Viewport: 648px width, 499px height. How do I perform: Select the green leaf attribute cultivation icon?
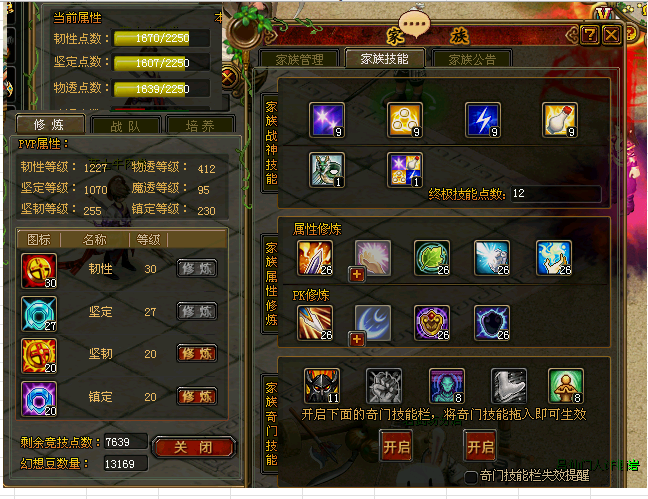tap(431, 257)
